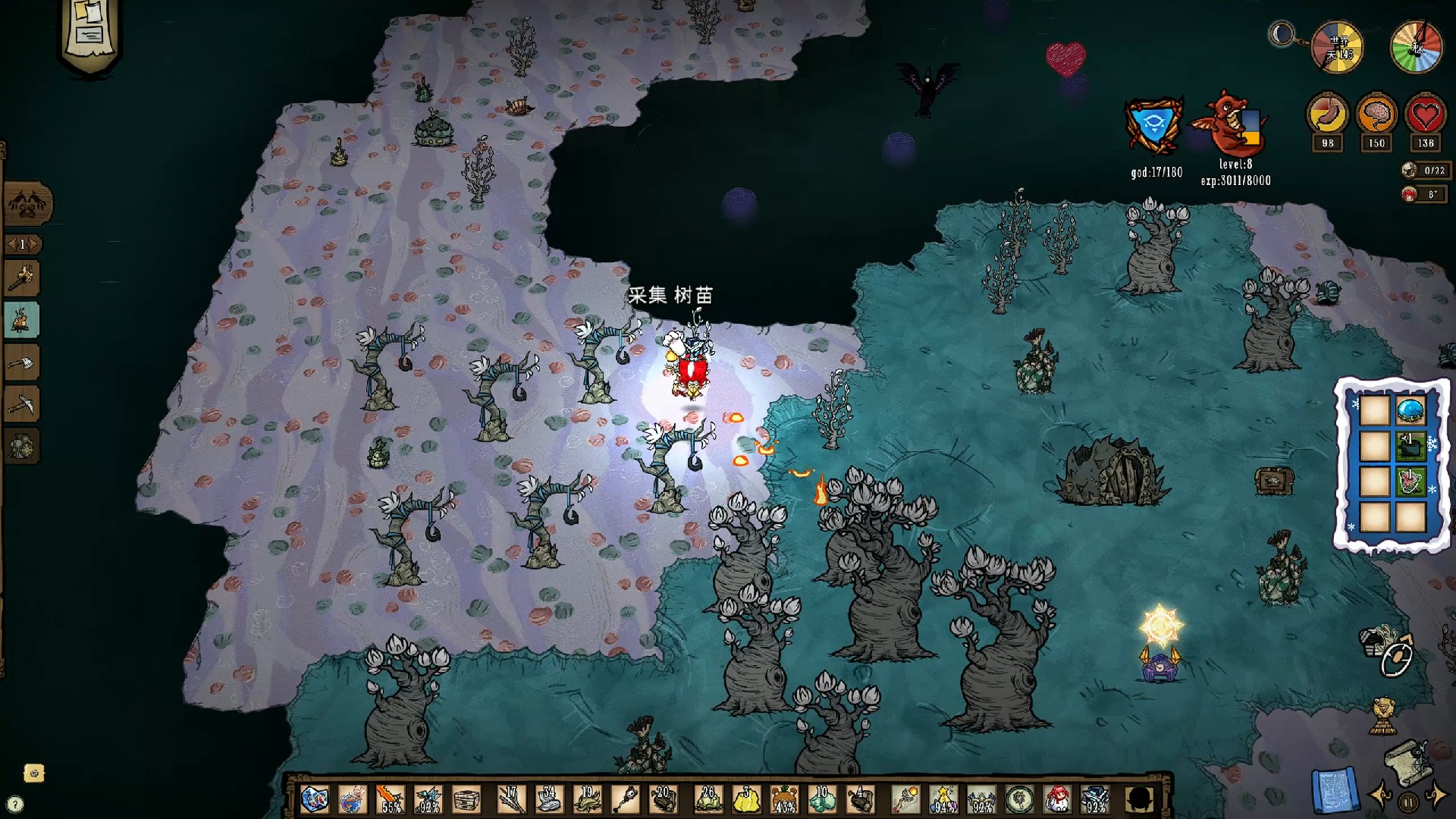Select the blue gem-like item in first slot

pos(313,800)
